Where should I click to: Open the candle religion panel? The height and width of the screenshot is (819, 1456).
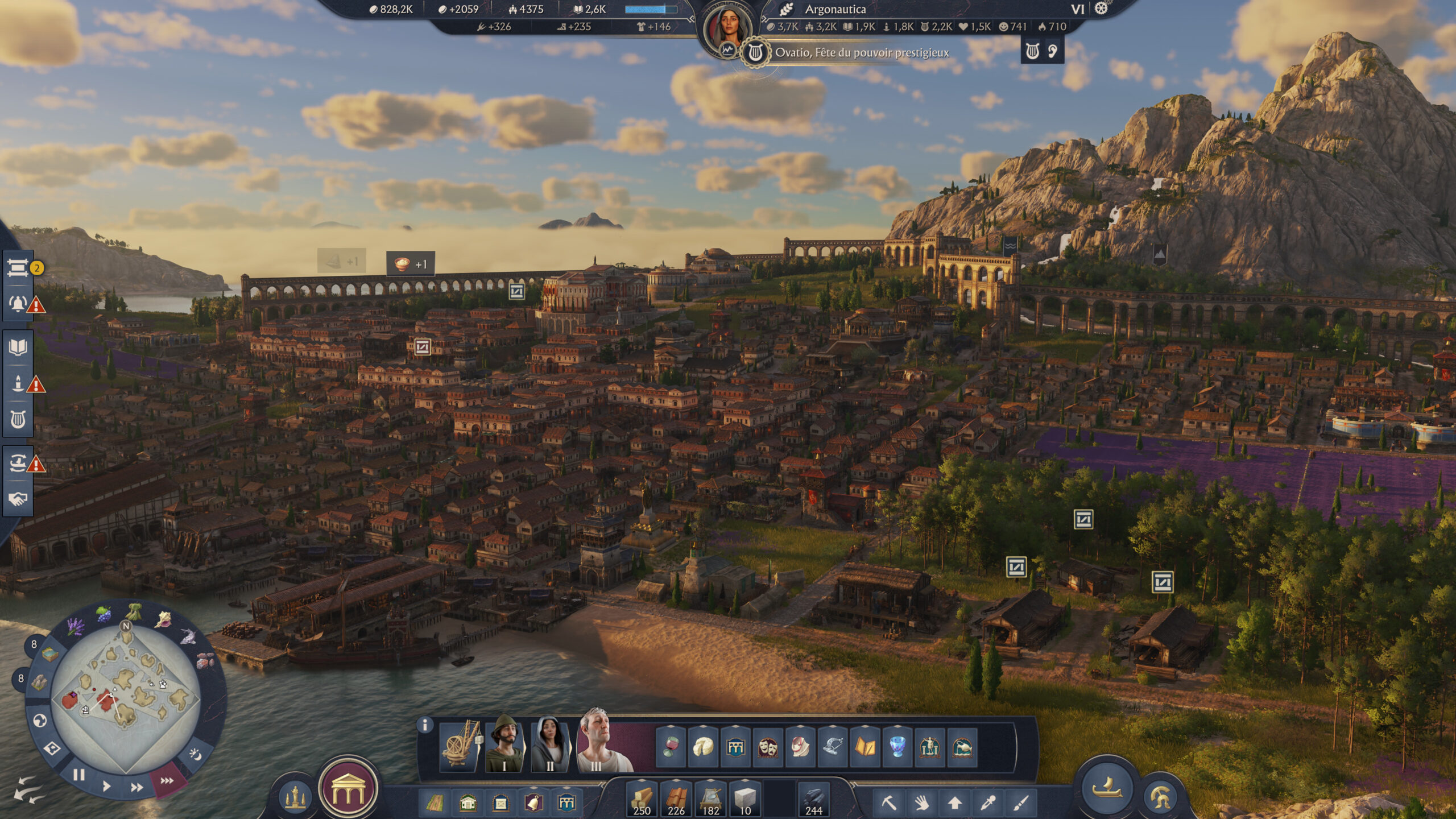(x=18, y=384)
